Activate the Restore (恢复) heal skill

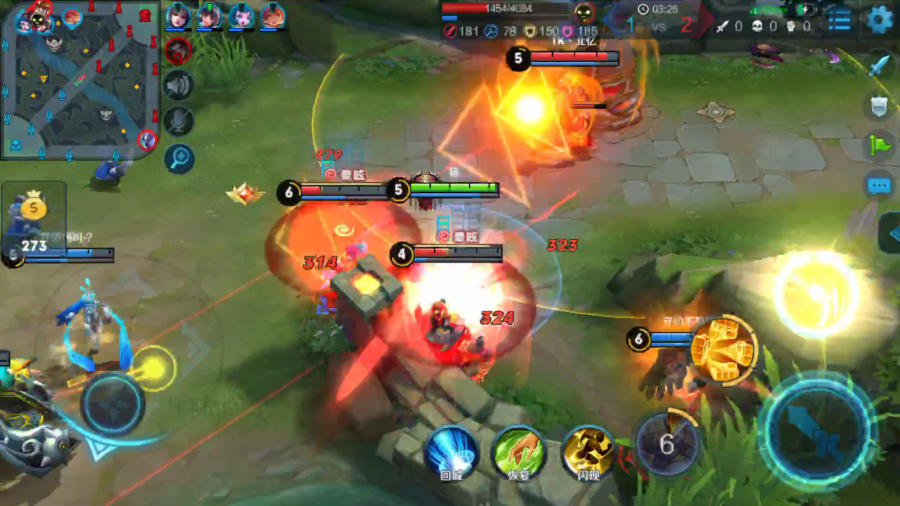tap(520, 450)
